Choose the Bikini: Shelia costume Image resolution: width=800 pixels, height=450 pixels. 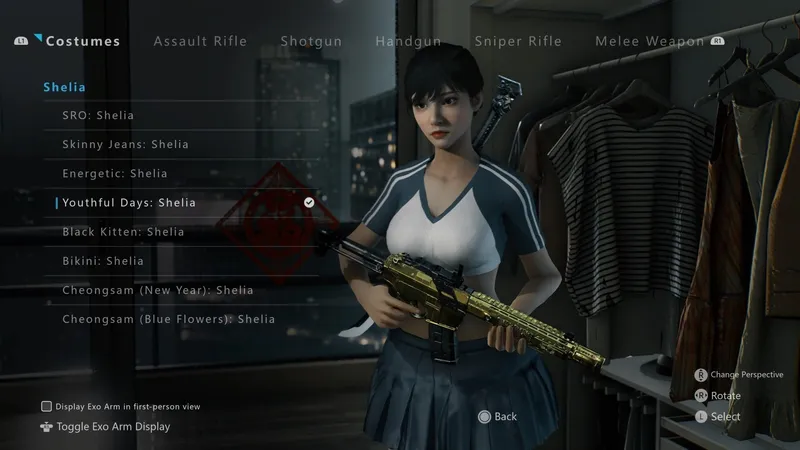point(103,261)
